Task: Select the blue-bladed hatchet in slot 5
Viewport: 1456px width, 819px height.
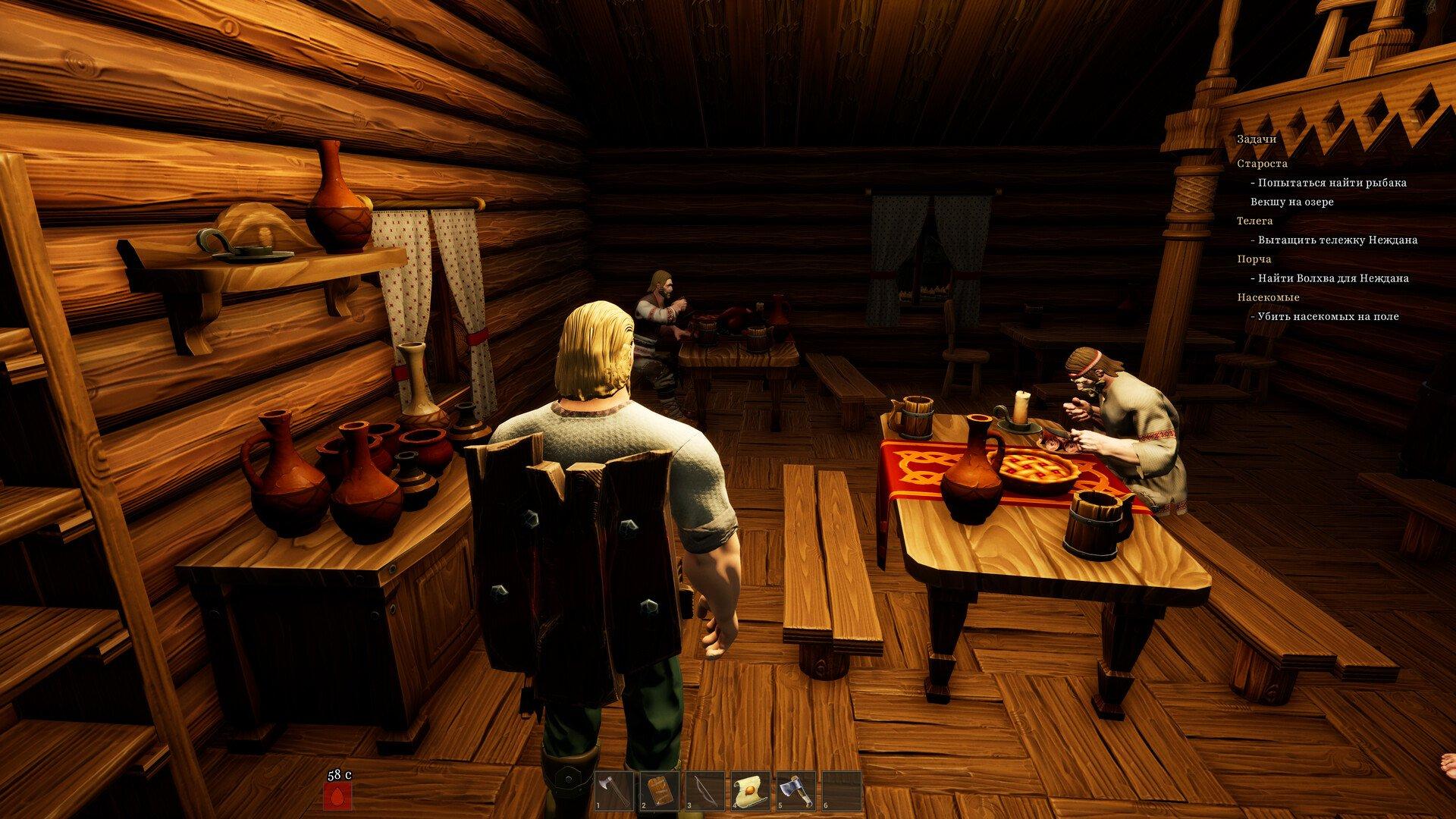Action: 795,791
